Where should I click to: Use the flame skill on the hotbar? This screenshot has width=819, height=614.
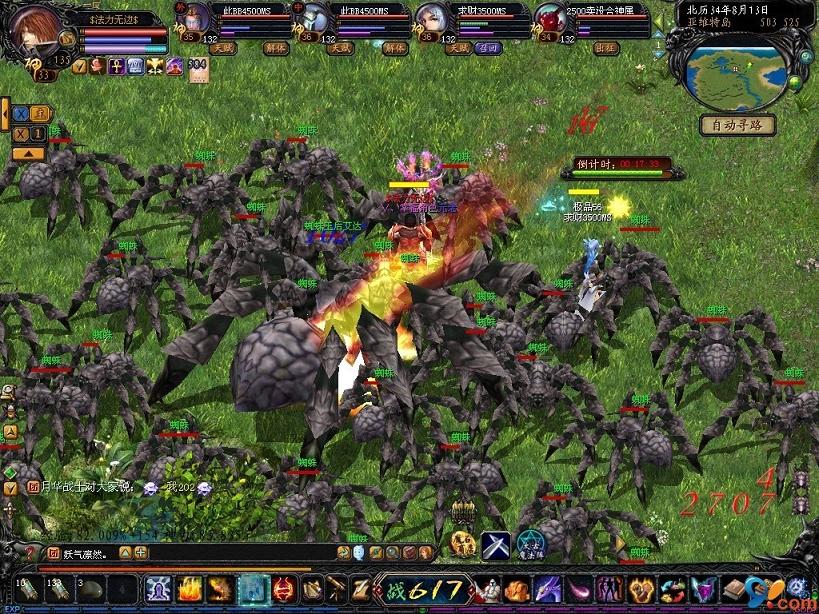click(189, 589)
